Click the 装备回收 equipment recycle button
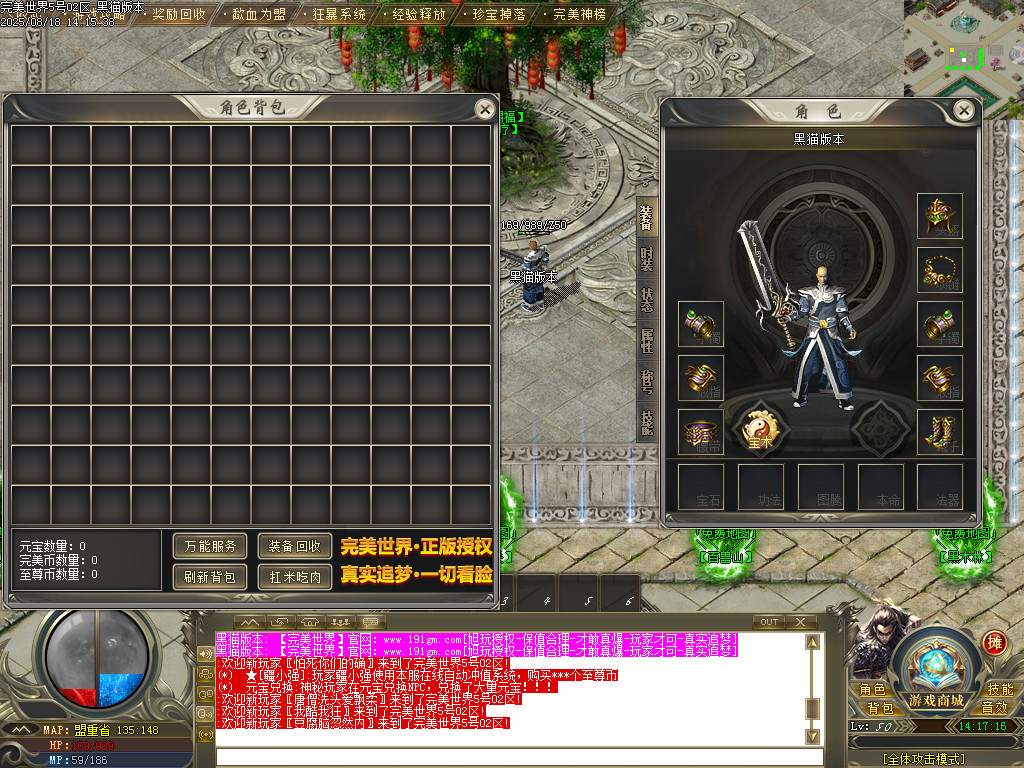 coord(295,546)
